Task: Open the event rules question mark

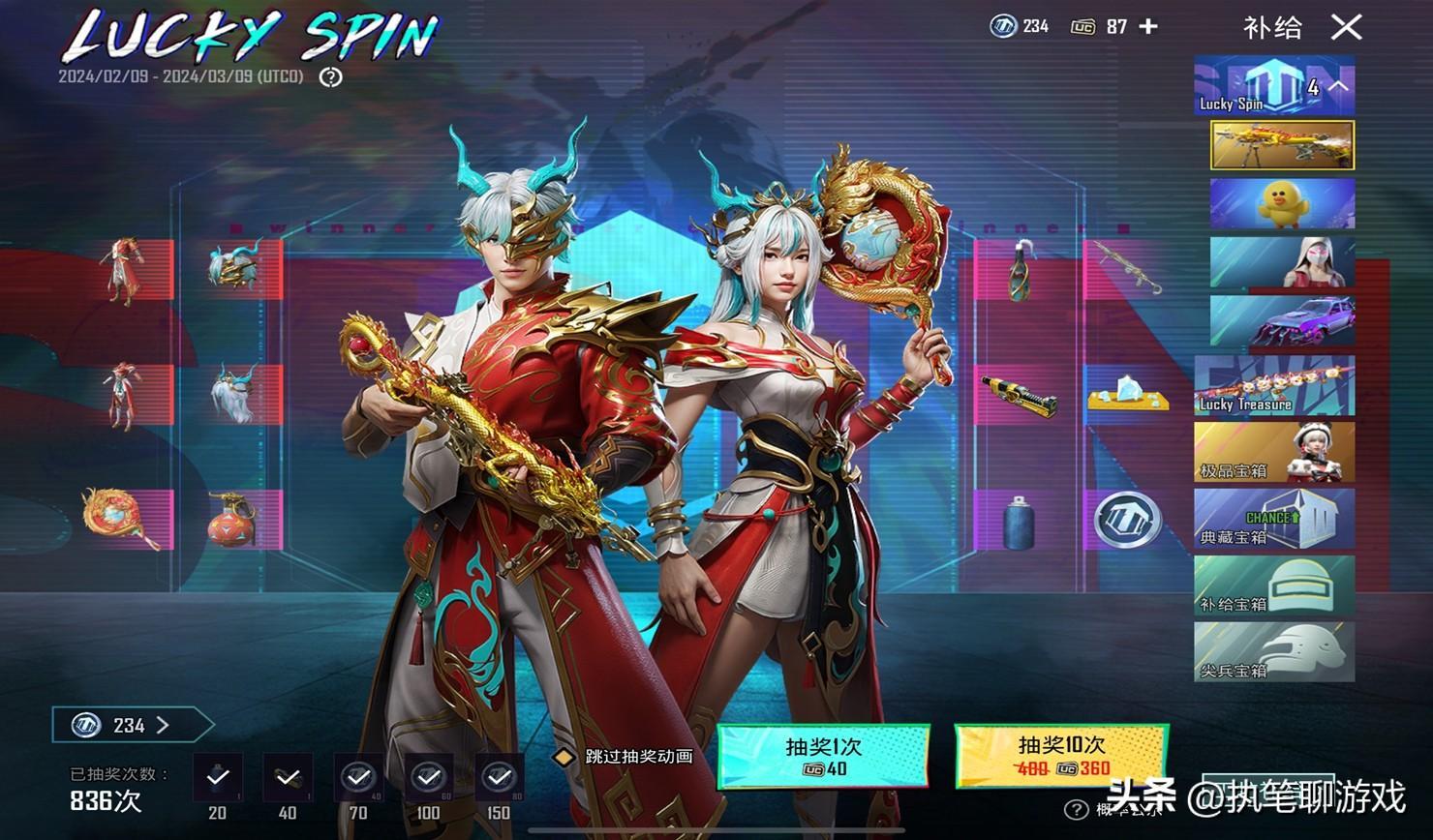Action: (331, 77)
